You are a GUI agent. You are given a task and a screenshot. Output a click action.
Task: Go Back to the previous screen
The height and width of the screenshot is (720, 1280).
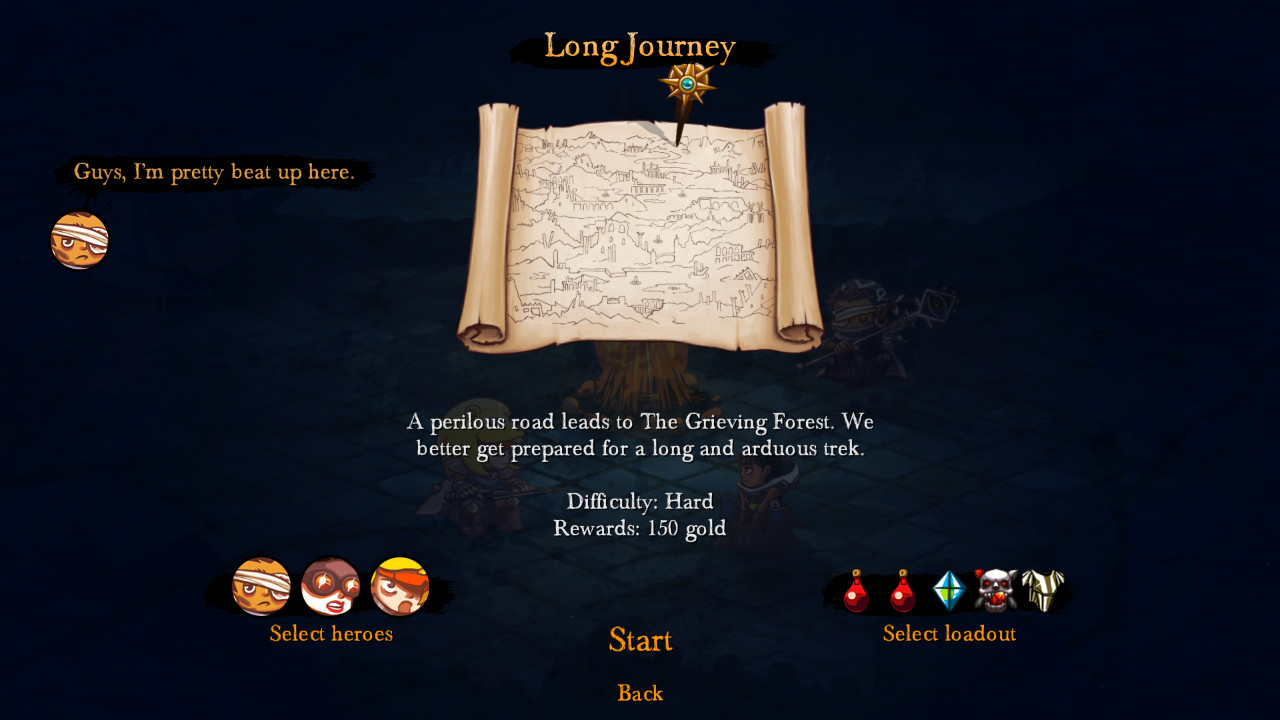coord(640,693)
